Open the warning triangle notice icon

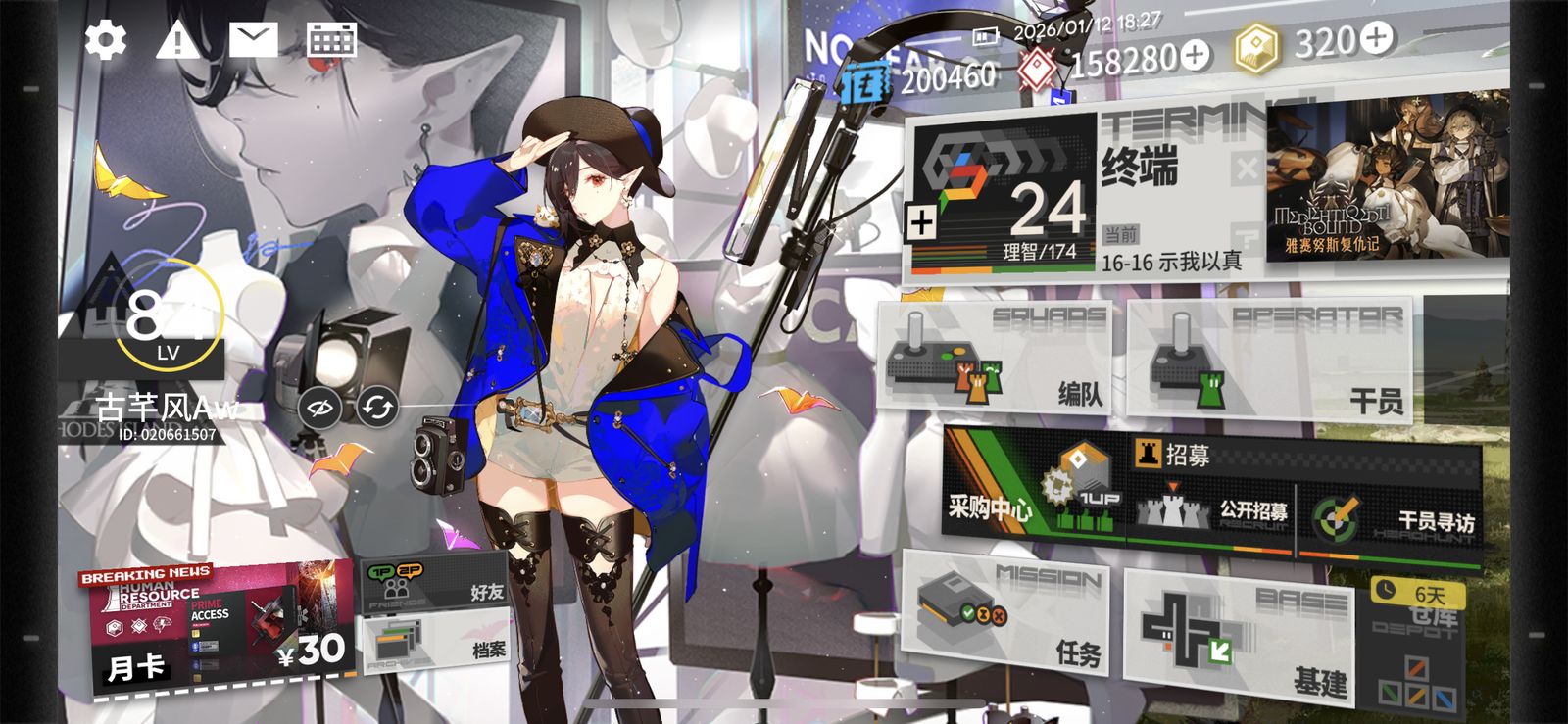[x=178, y=40]
